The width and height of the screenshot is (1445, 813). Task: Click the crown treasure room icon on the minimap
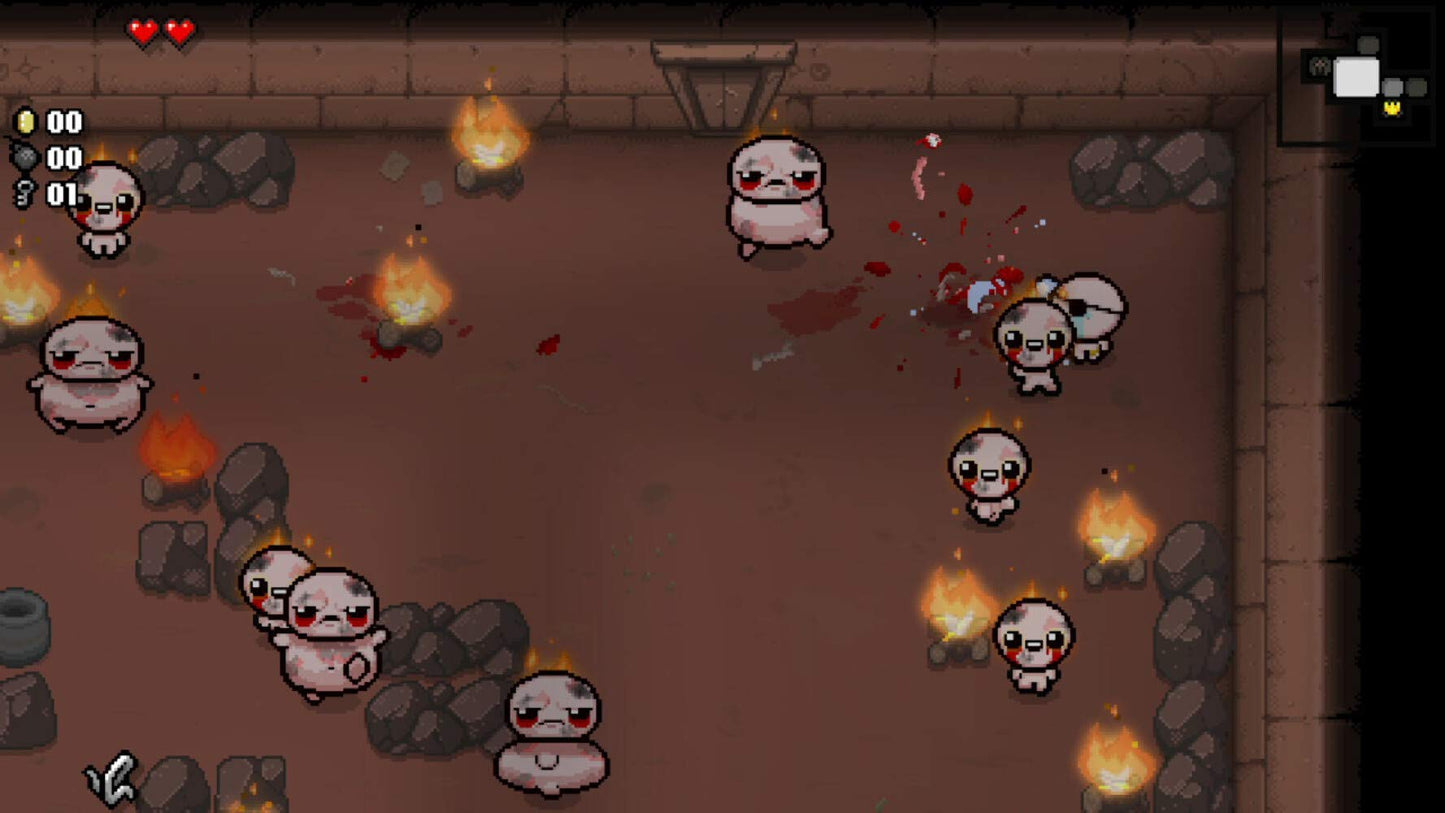(x=1392, y=108)
